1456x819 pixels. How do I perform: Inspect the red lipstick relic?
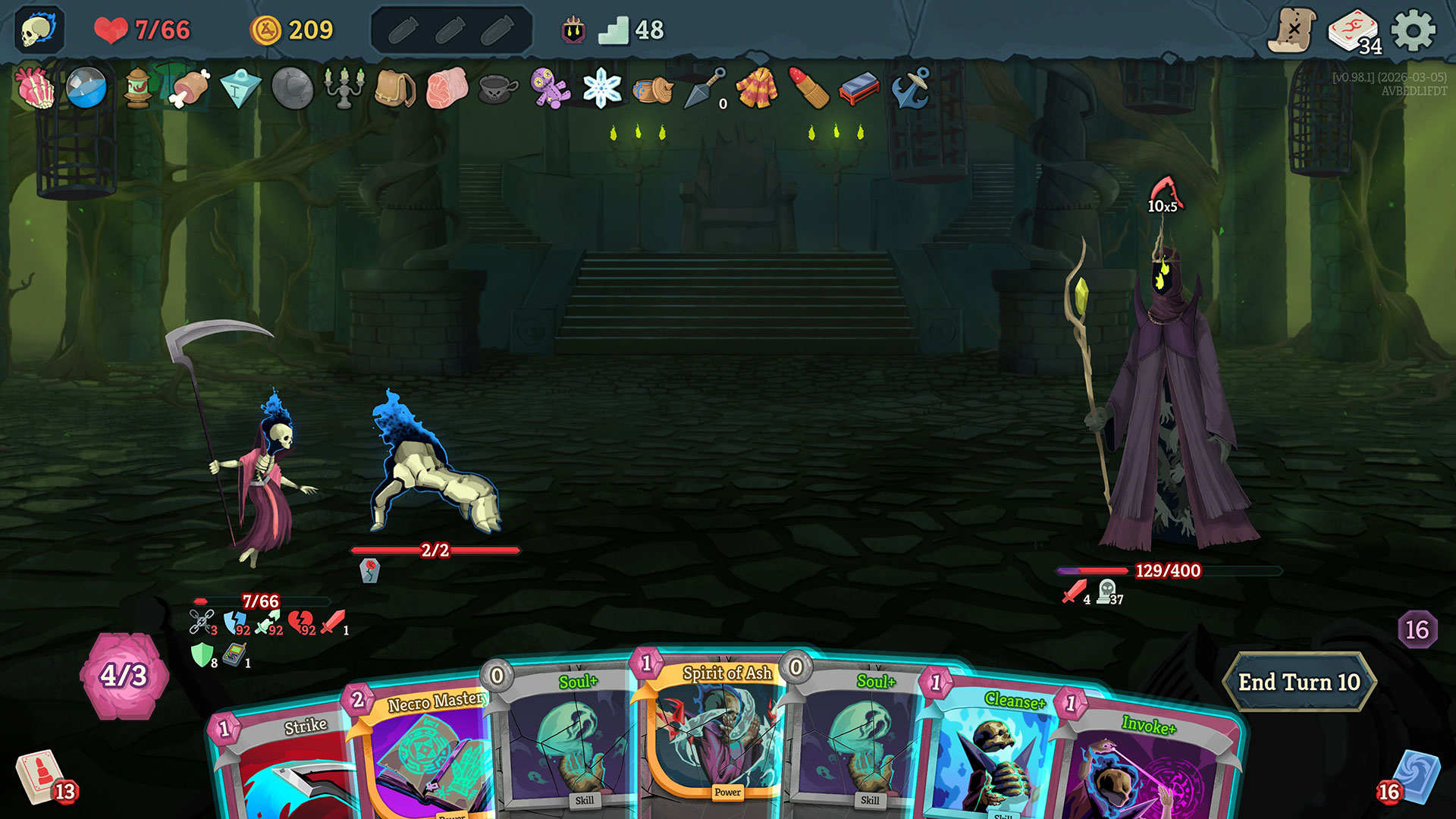pos(808,88)
